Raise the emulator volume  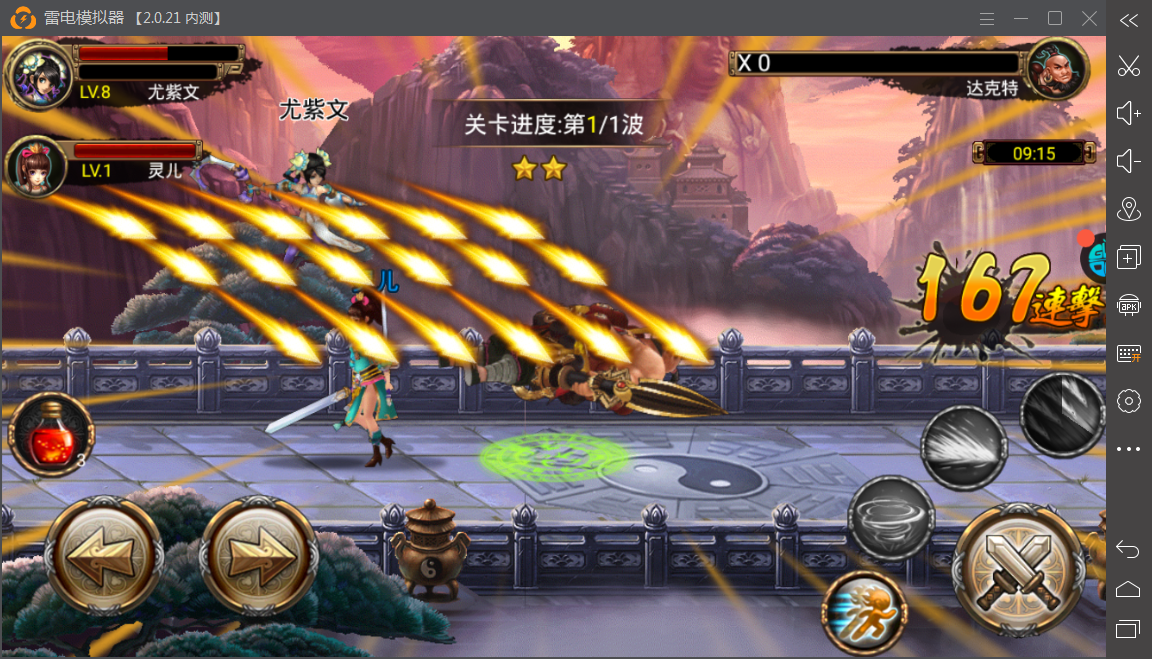(1129, 113)
